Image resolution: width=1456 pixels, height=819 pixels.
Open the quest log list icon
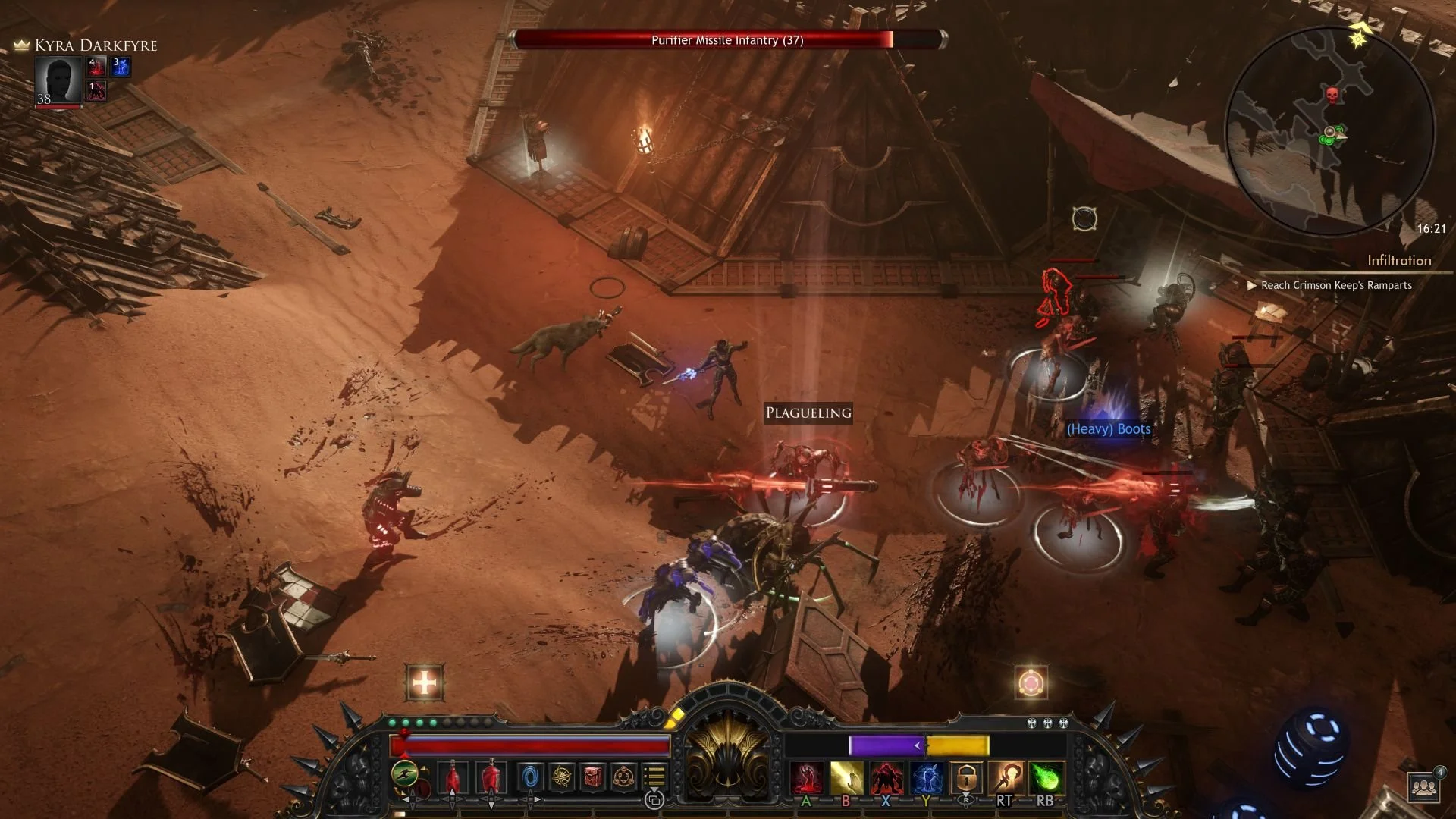click(654, 774)
